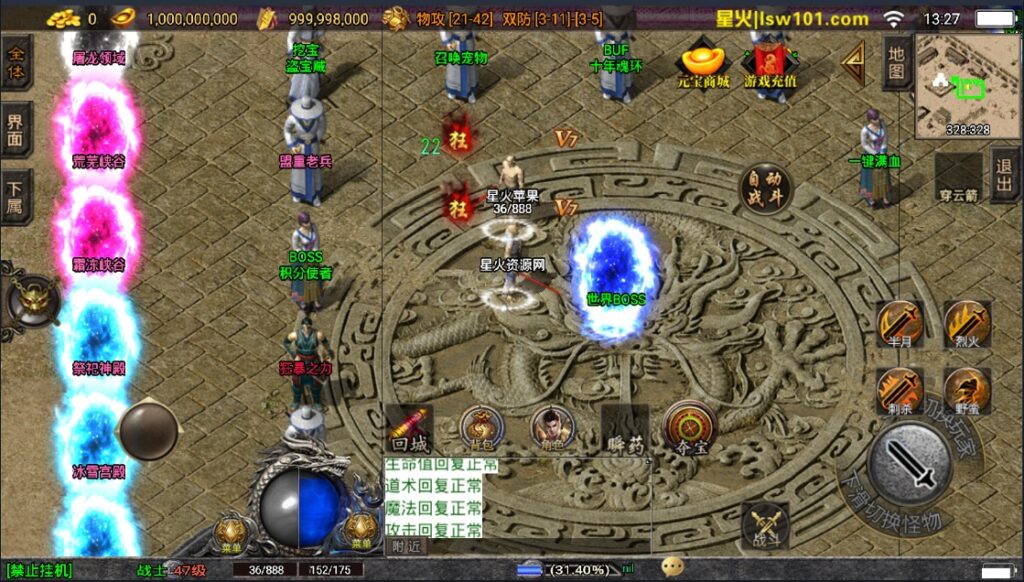Image resolution: width=1024 pixels, height=582 pixels.
Task: Use the 回城 return-to-town scroll
Action: tap(409, 429)
